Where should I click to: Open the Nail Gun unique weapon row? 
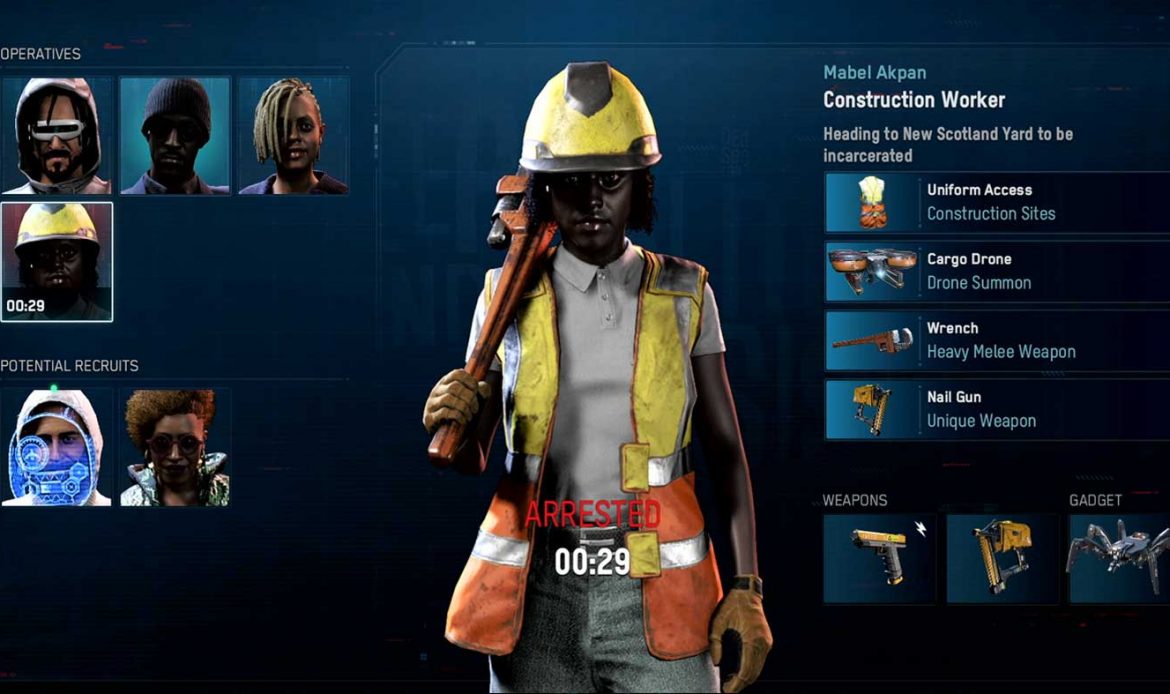pos(996,409)
